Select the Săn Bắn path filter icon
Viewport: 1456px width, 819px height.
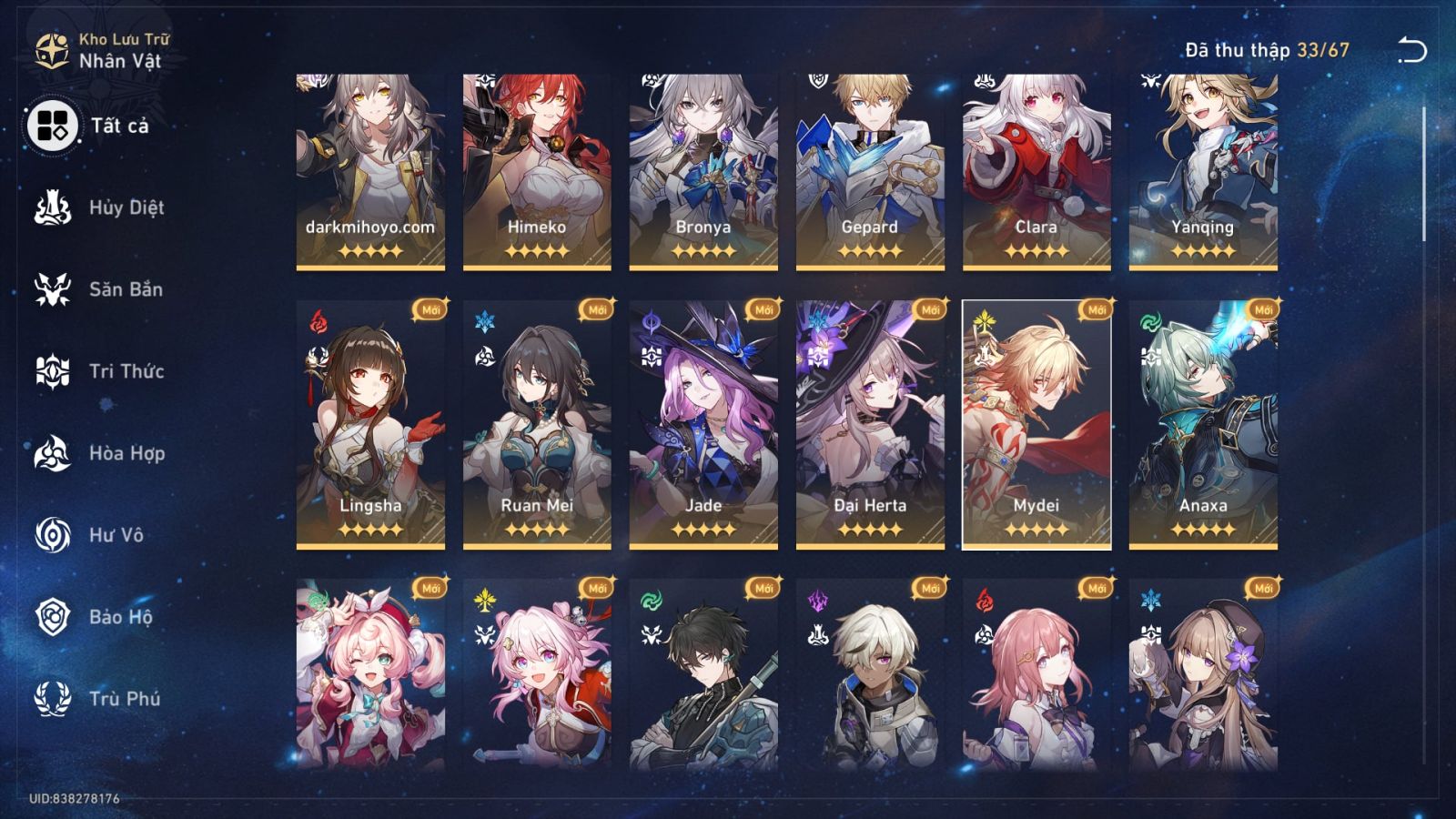[53, 289]
